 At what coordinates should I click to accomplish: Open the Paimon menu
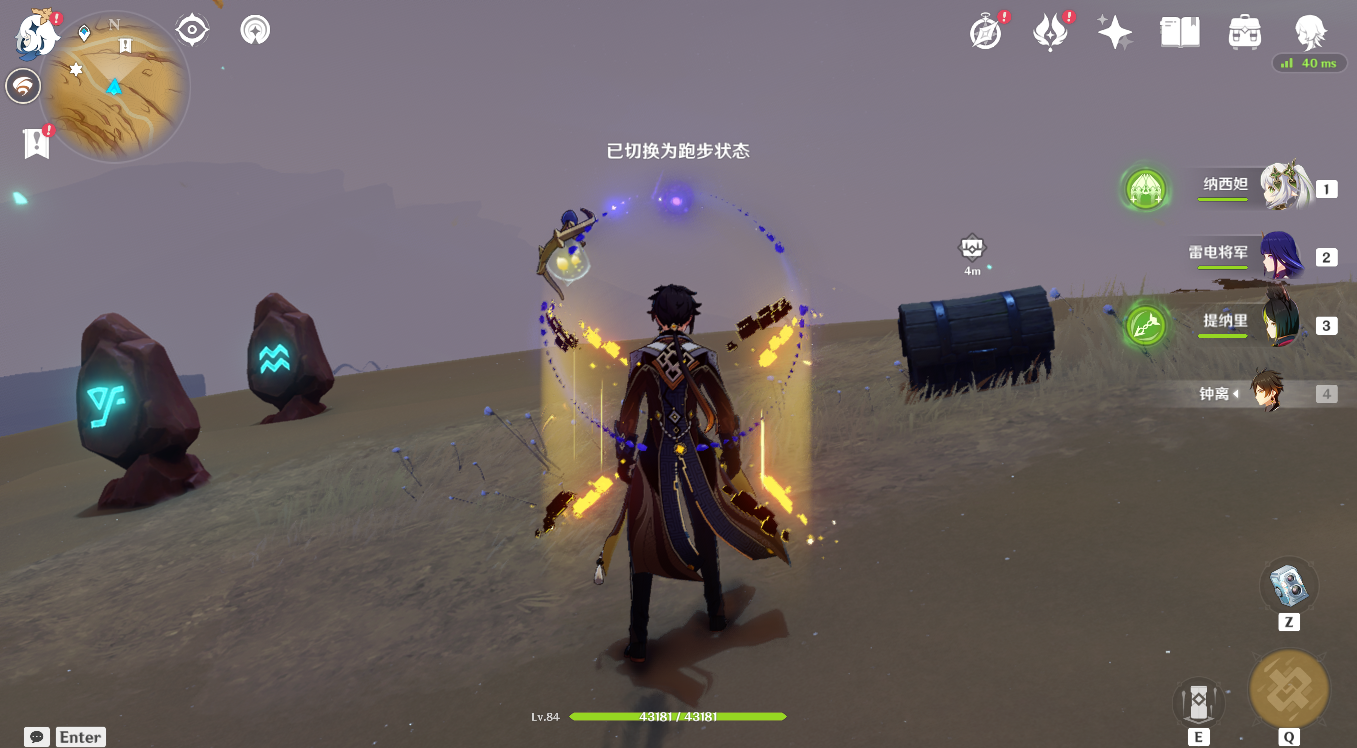coord(37,34)
